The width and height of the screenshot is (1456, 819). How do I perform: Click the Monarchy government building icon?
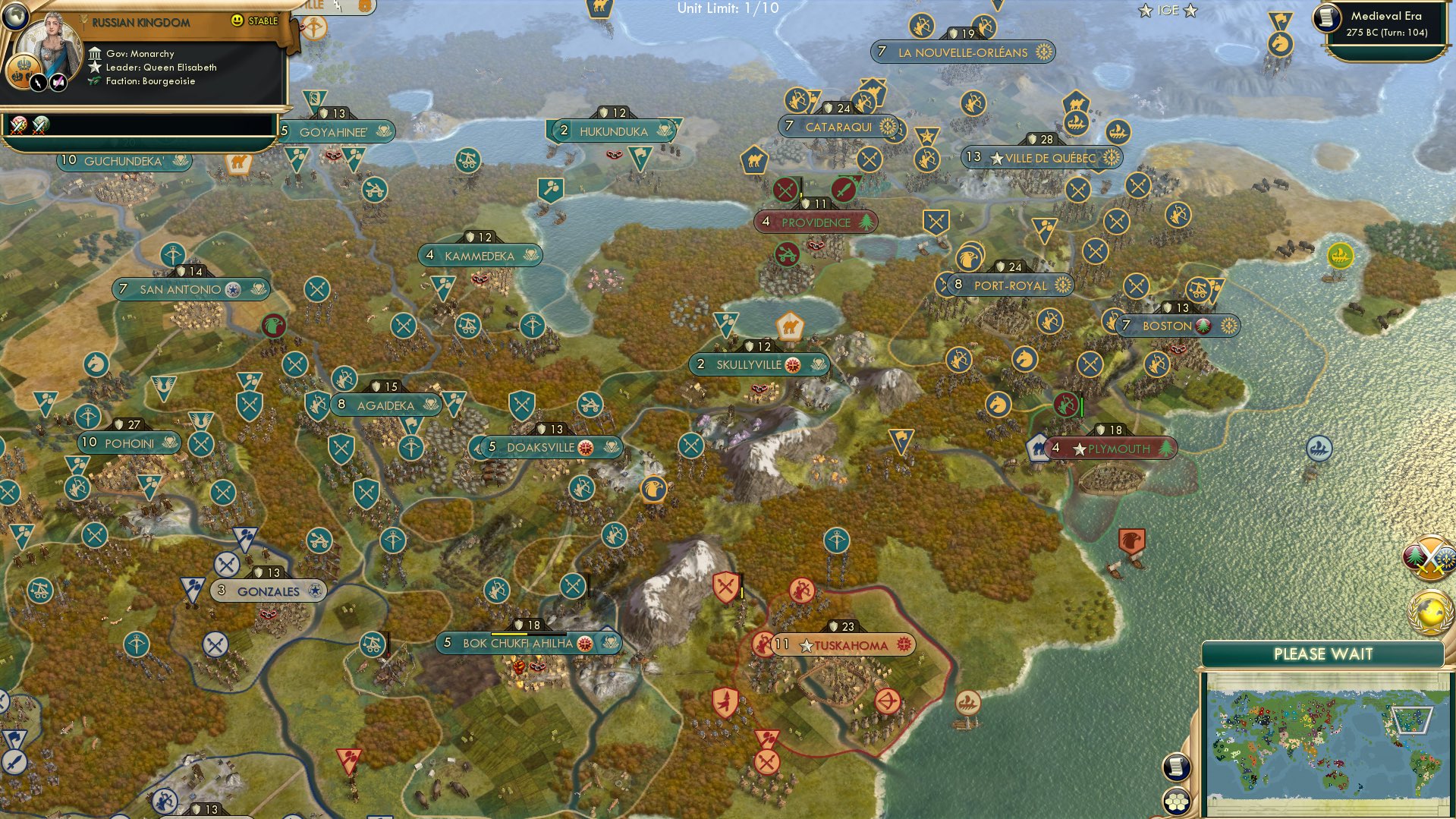tap(96, 53)
